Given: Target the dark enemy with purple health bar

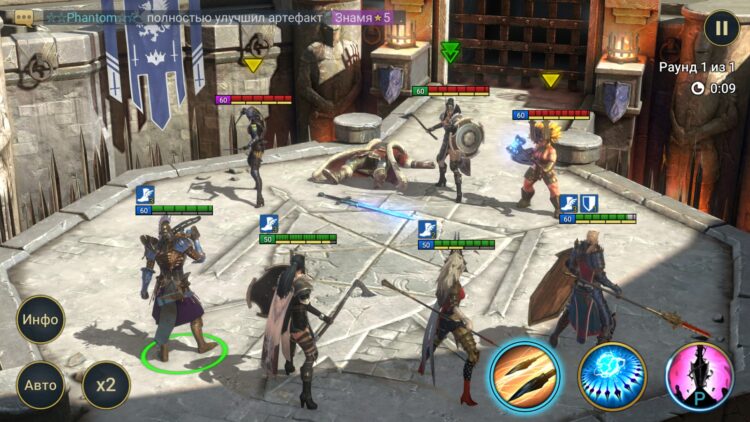Looking at the screenshot, I should point(253,150).
